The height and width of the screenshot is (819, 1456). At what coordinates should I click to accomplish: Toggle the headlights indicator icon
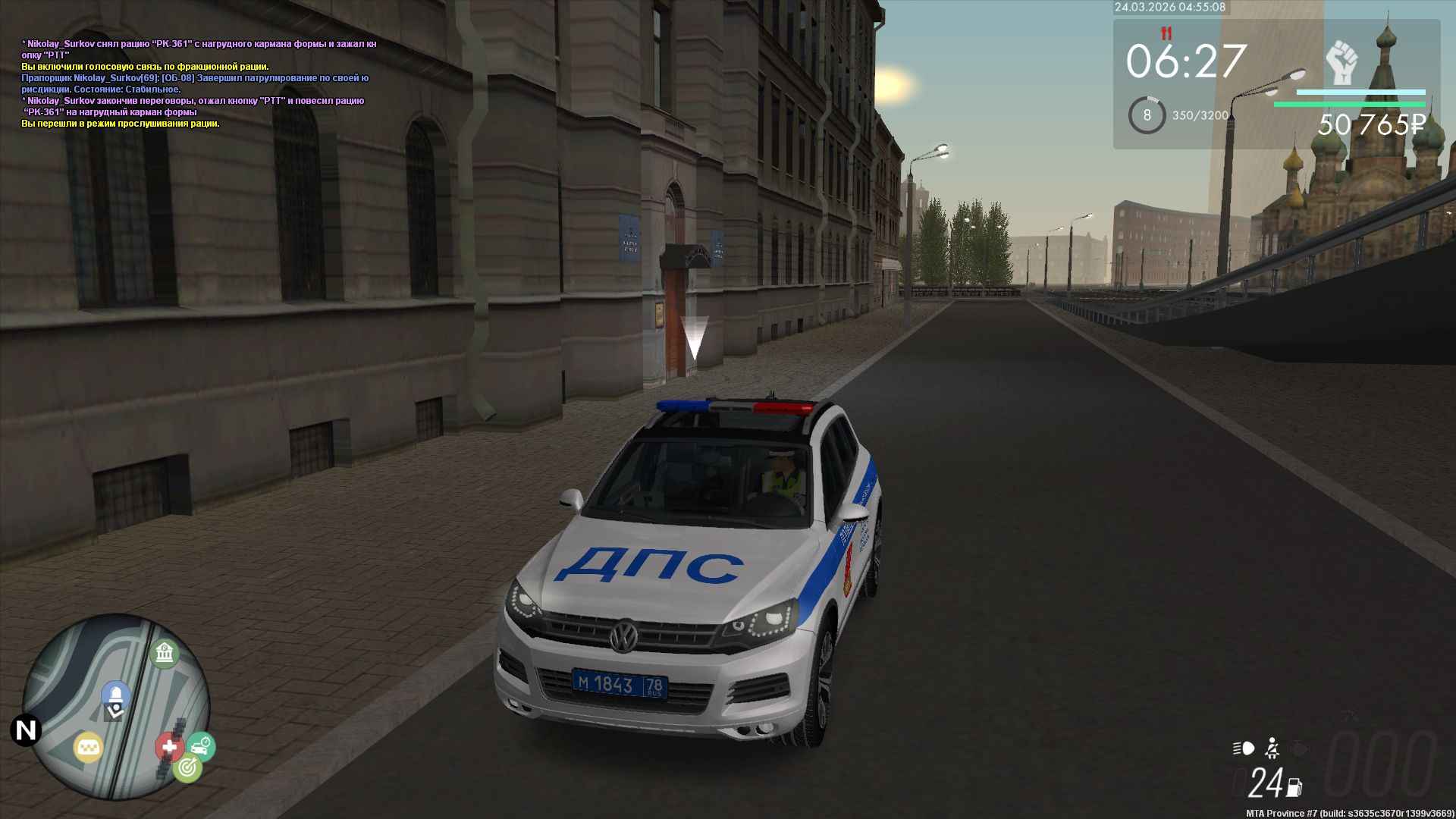click(1244, 748)
